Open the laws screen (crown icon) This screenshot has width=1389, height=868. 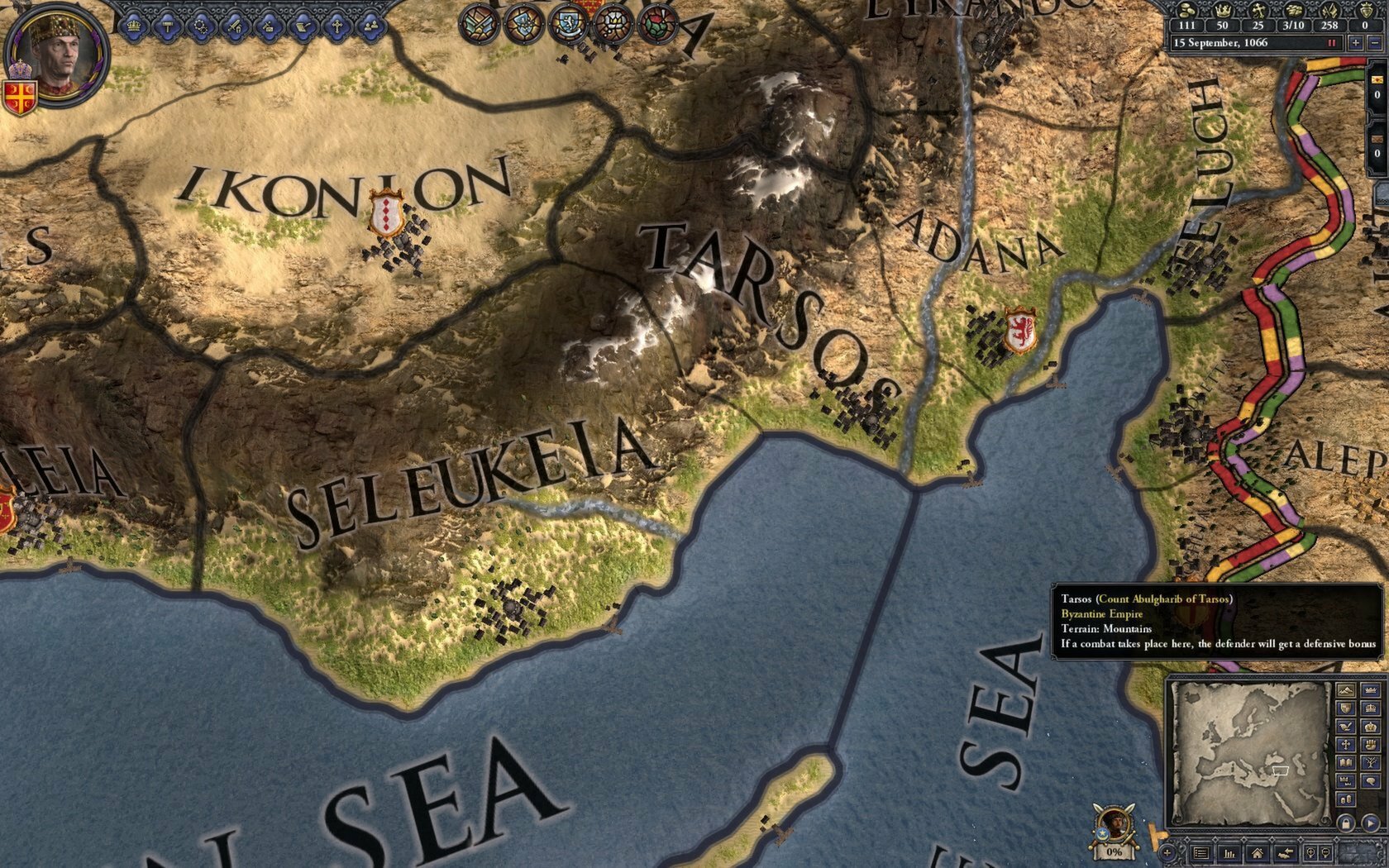[133, 26]
